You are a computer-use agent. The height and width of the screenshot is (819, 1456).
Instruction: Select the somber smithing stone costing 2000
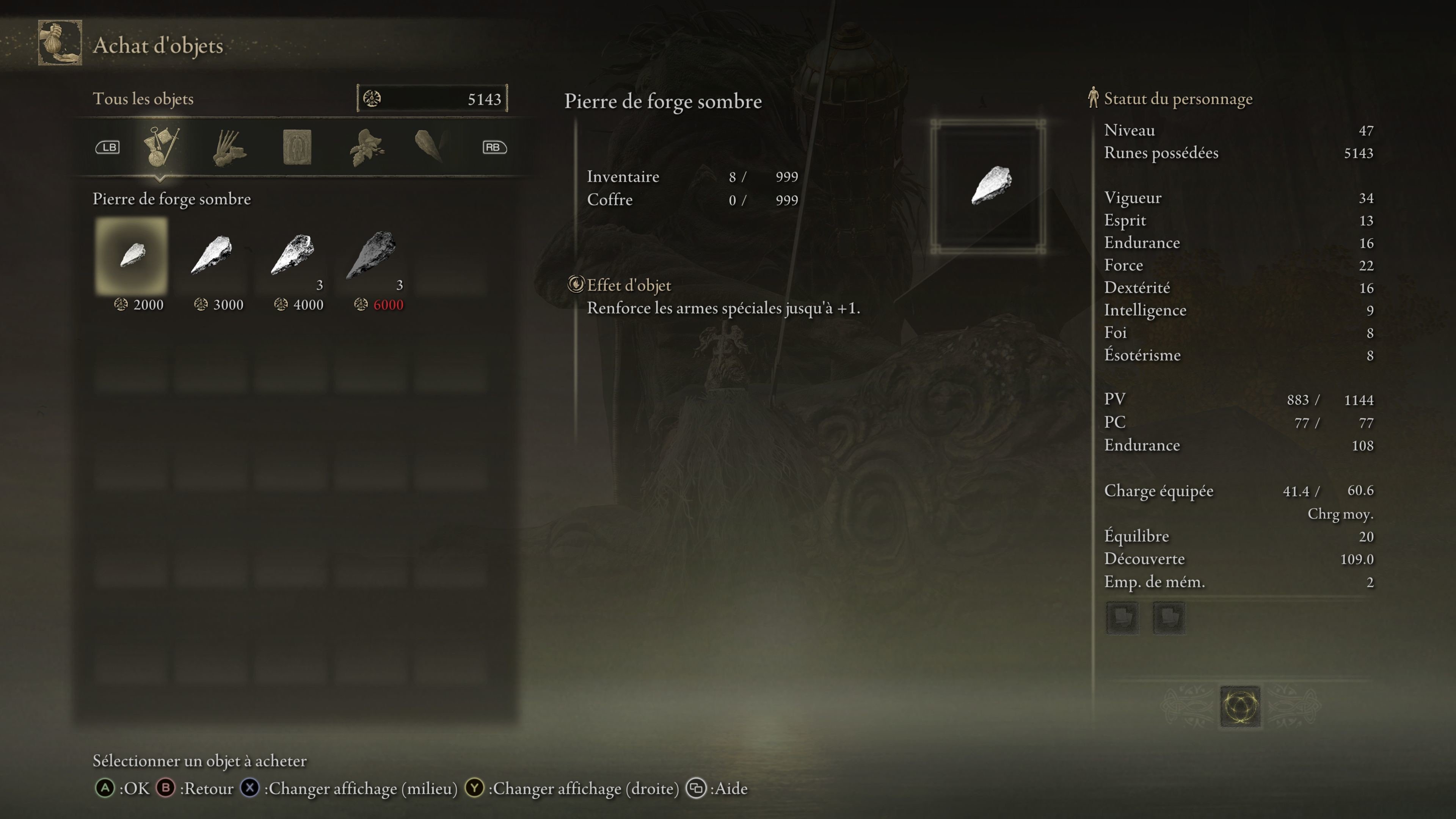[x=132, y=256]
